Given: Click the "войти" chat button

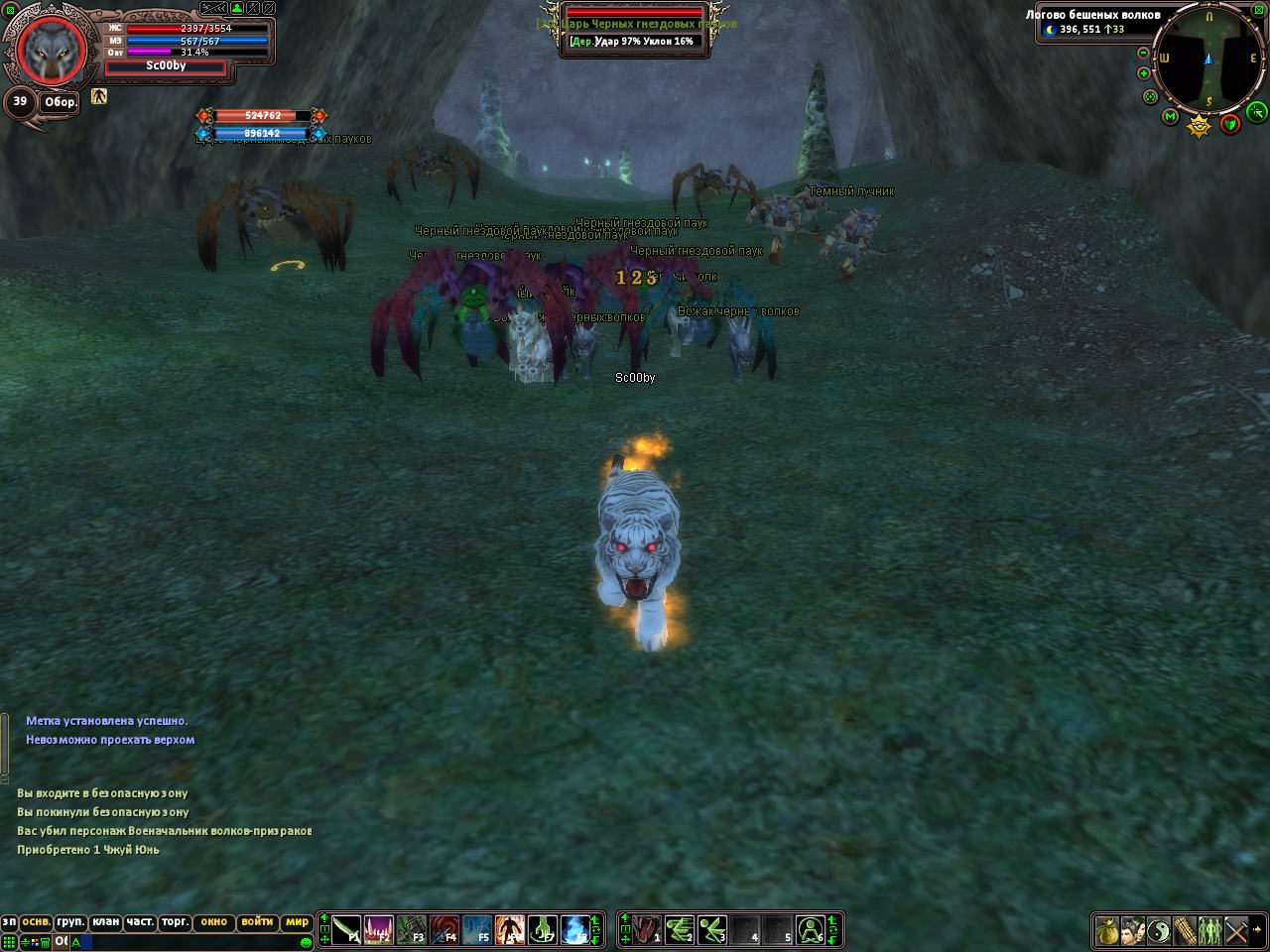Looking at the screenshot, I should pos(256,922).
